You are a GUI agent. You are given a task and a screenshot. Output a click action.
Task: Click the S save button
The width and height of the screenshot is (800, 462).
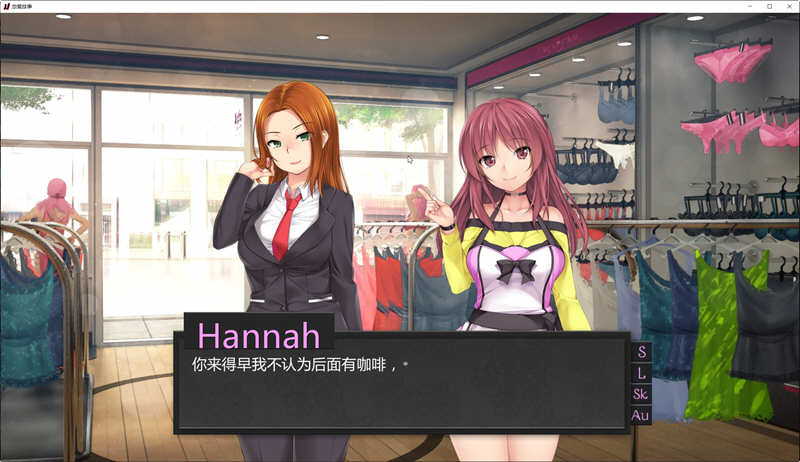point(641,352)
